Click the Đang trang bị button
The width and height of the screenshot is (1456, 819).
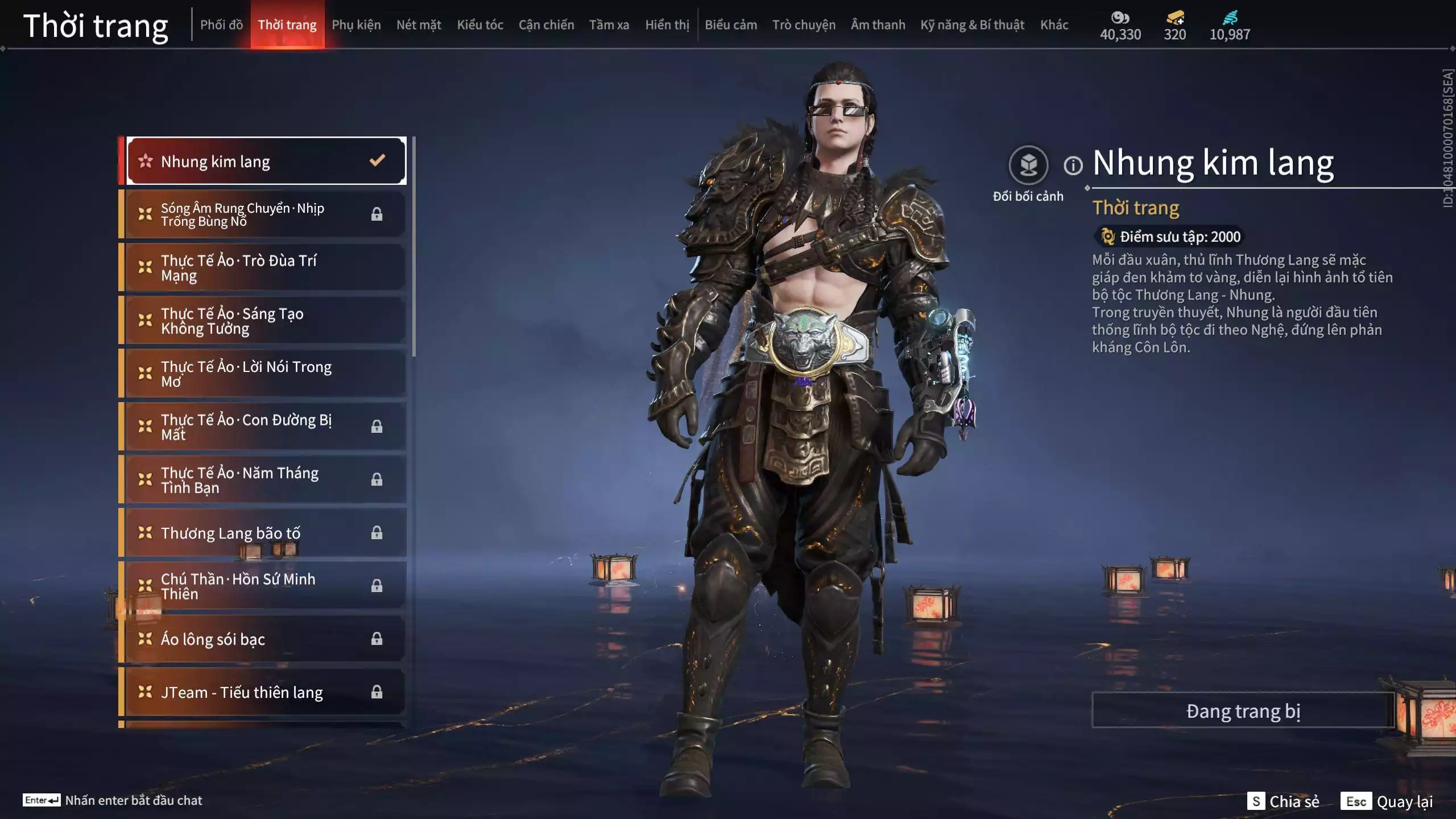point(1243,710)
